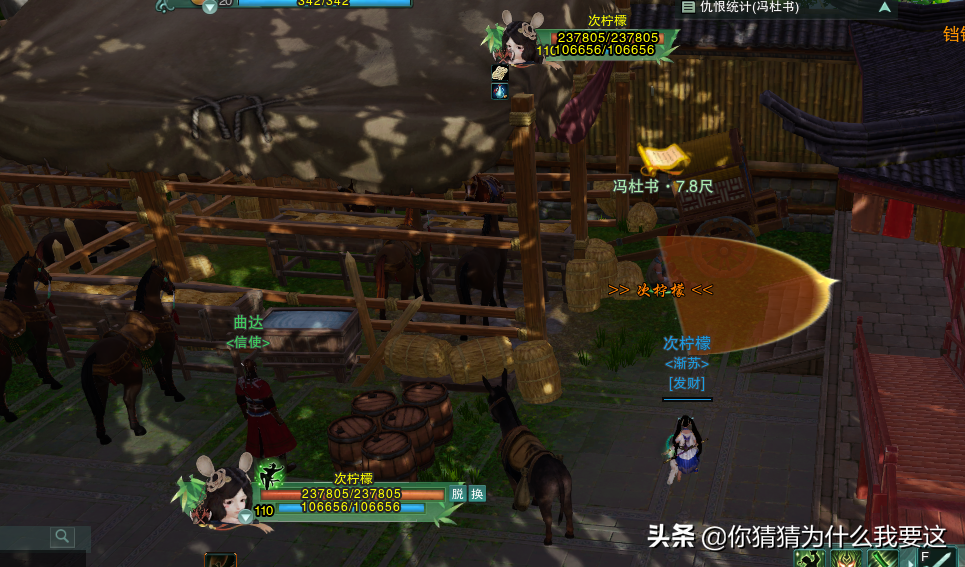Collapse the 仇恨统计 panel arrow
This screenshot has width=965, height=567.
tap(884, 7)
